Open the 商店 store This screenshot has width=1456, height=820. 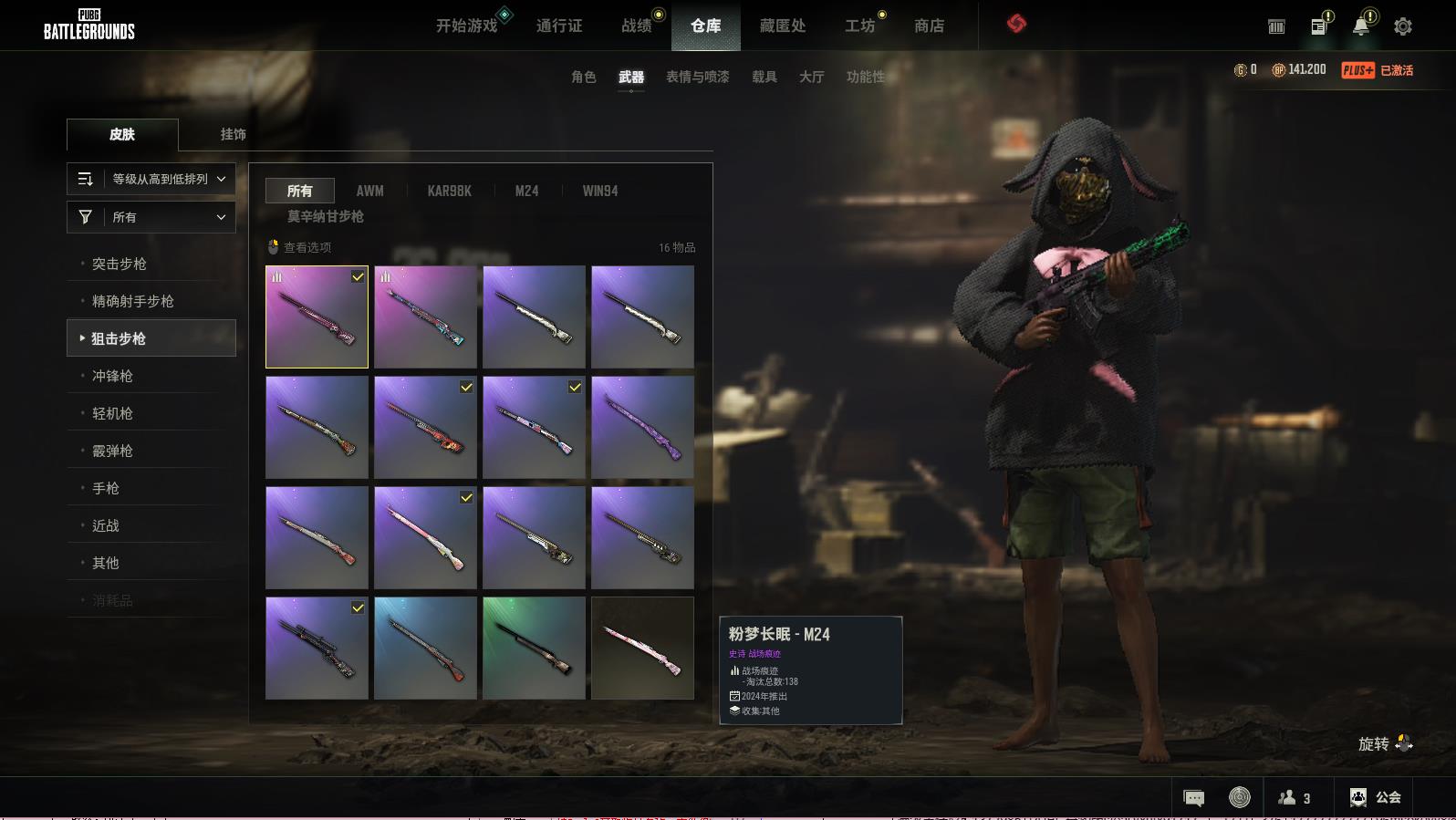(x=929, y=26)
